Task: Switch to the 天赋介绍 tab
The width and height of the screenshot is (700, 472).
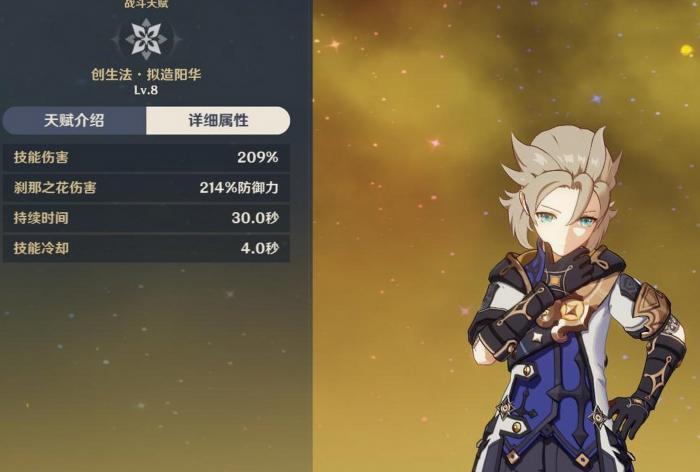Action: coord(74,121)
